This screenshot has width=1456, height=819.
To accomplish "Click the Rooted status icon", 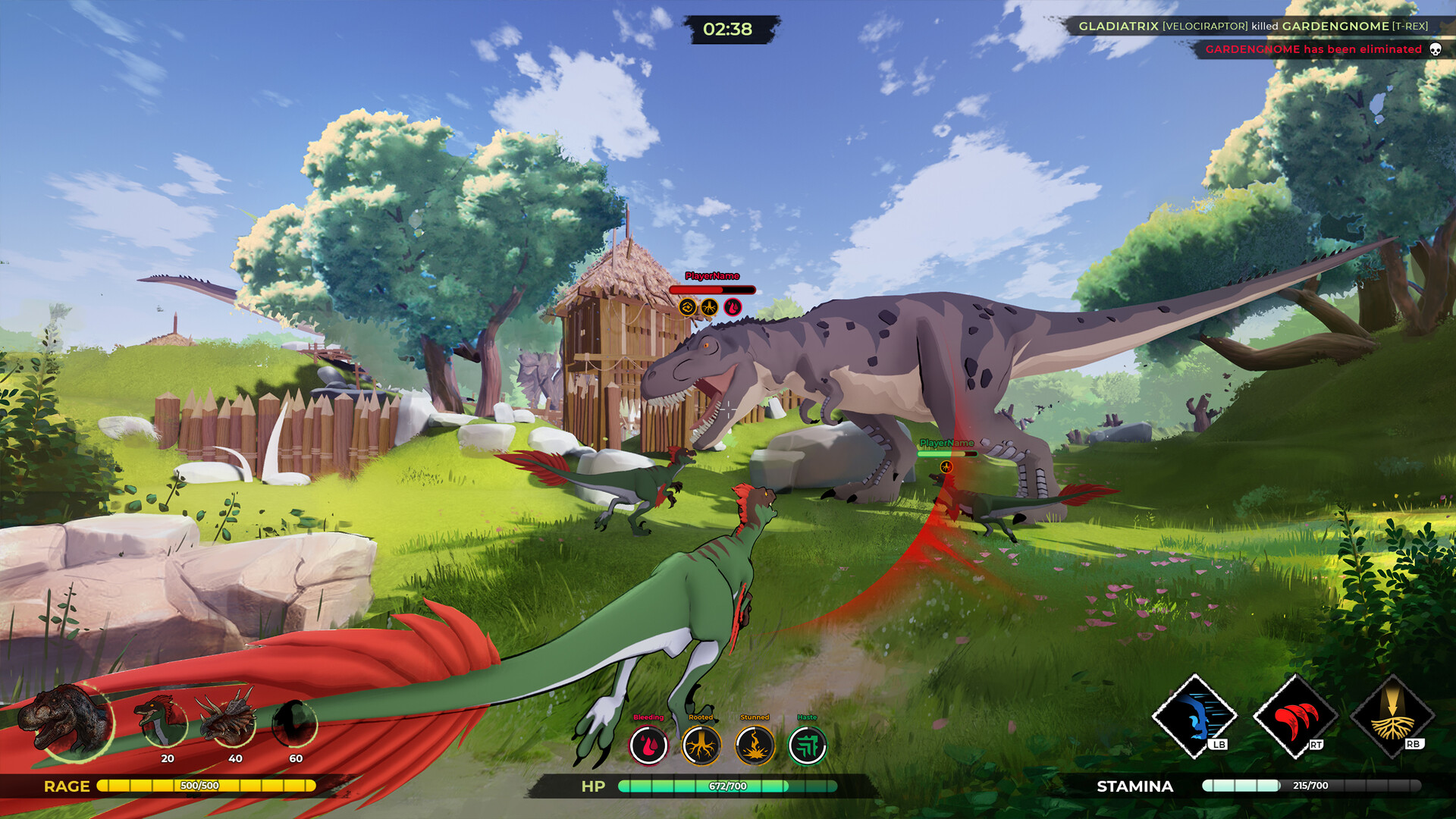I will coord(701,745).
